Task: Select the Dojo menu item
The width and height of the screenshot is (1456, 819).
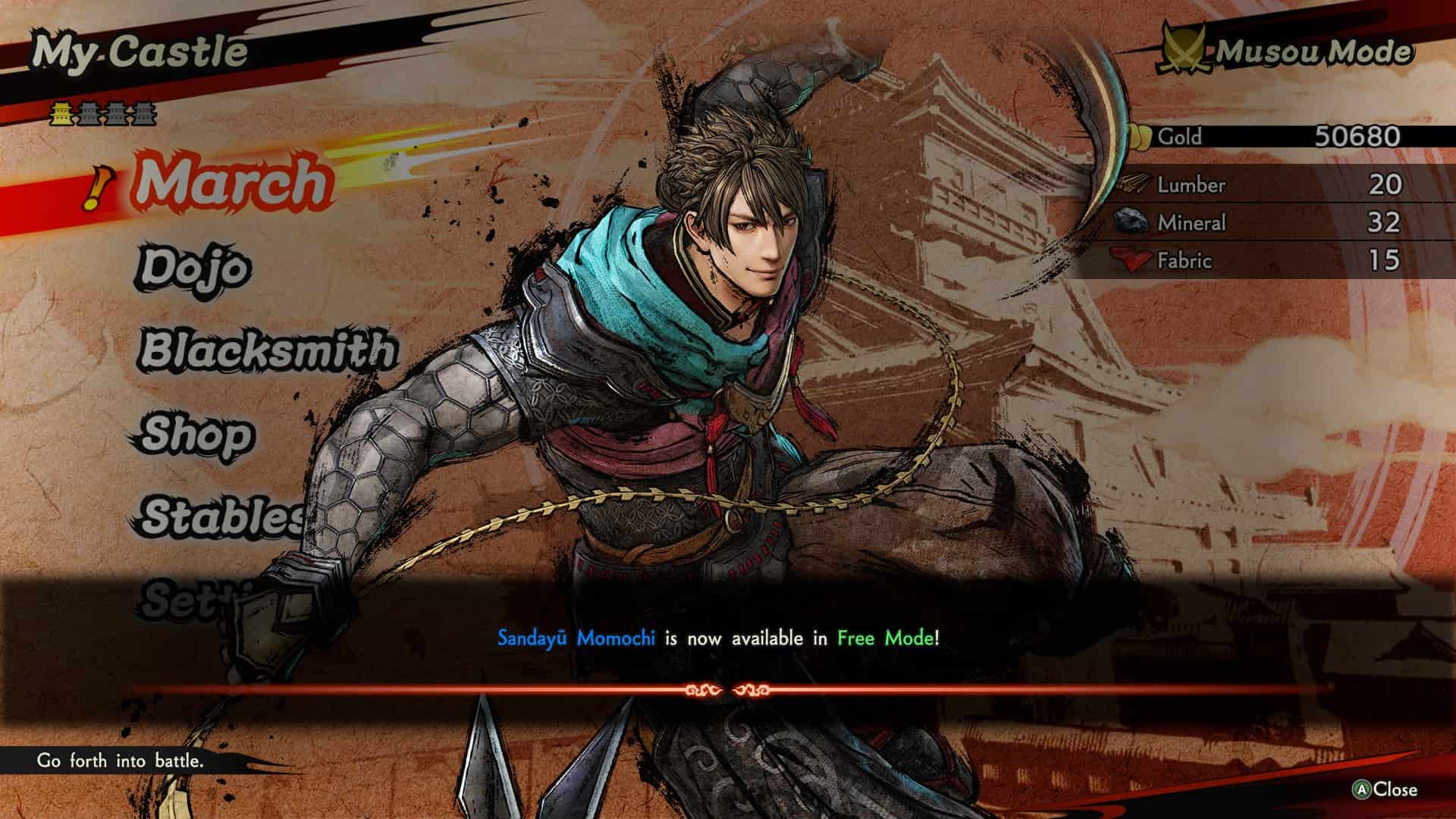Action: tap(193, 269)
